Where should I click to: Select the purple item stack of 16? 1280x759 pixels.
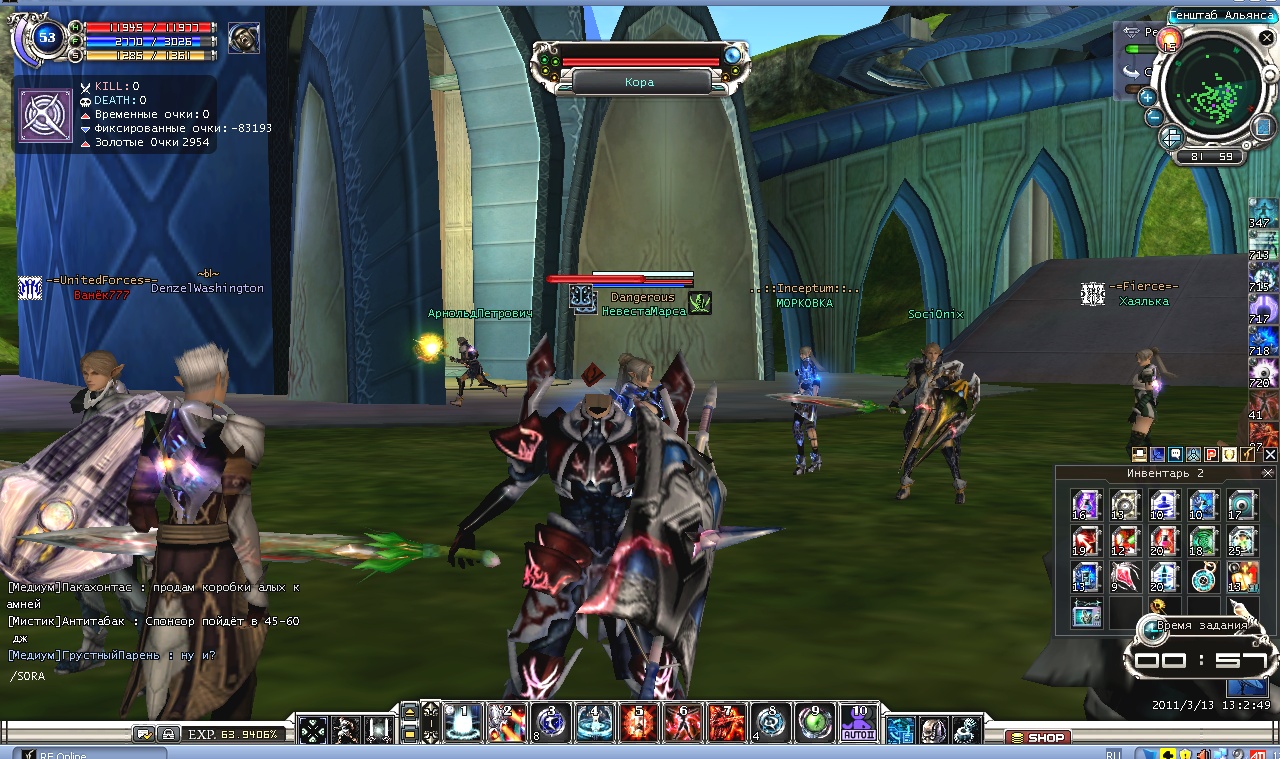[x=1085, y=504]
